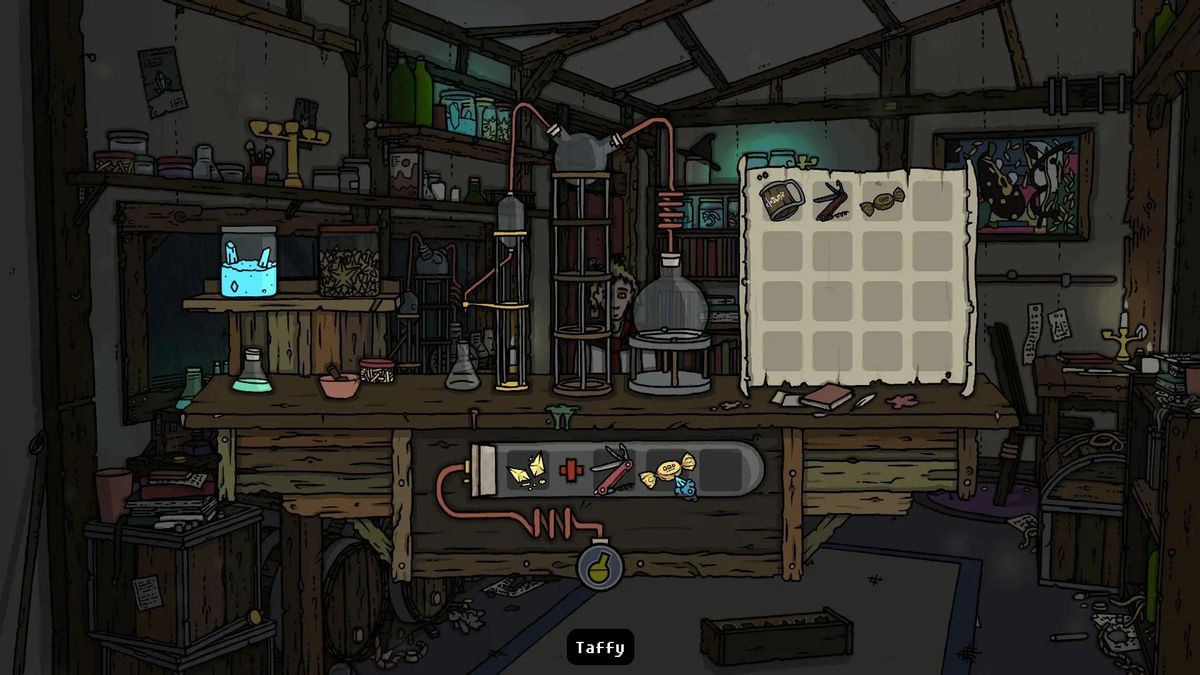Pick the pocket knife from the inventory sheet

tap(831, 201)
